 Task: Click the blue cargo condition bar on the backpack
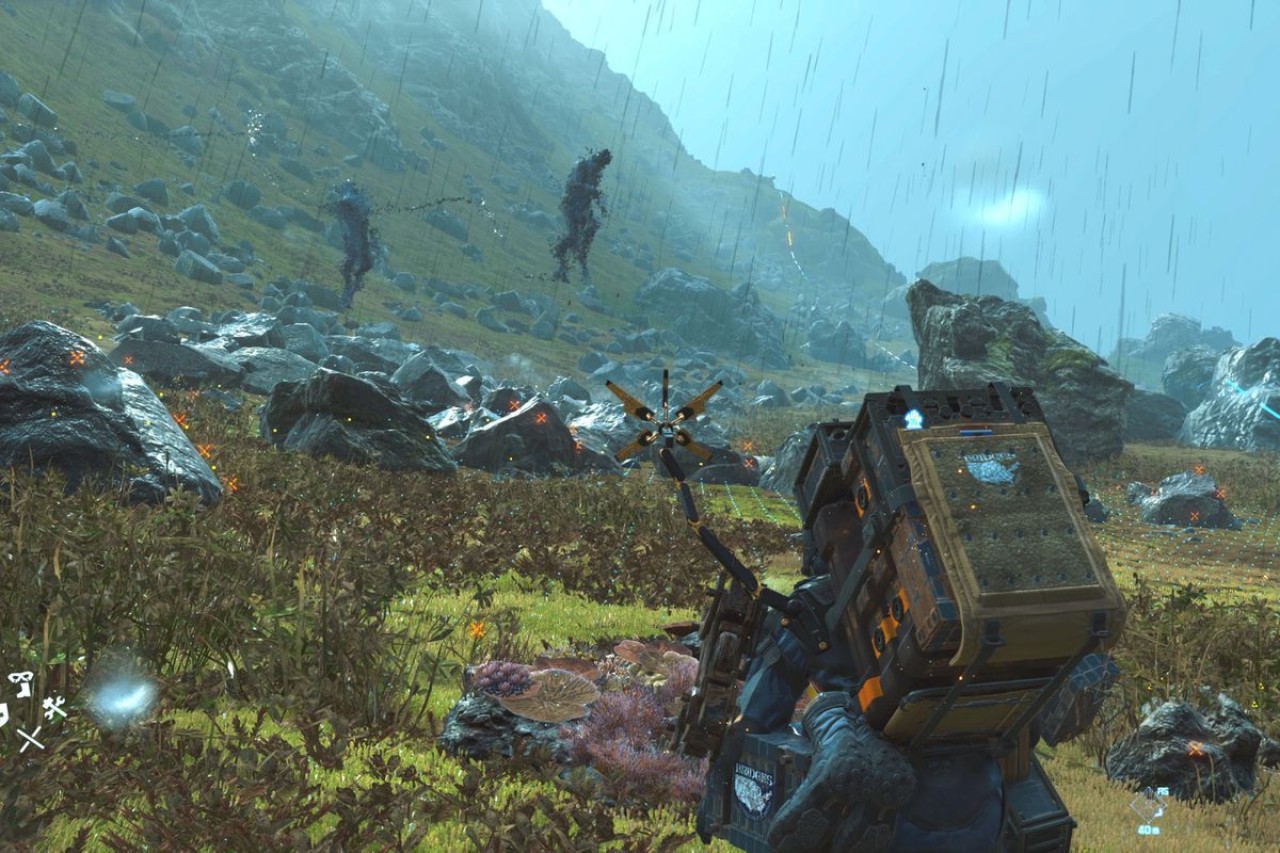tap(976, 430)
